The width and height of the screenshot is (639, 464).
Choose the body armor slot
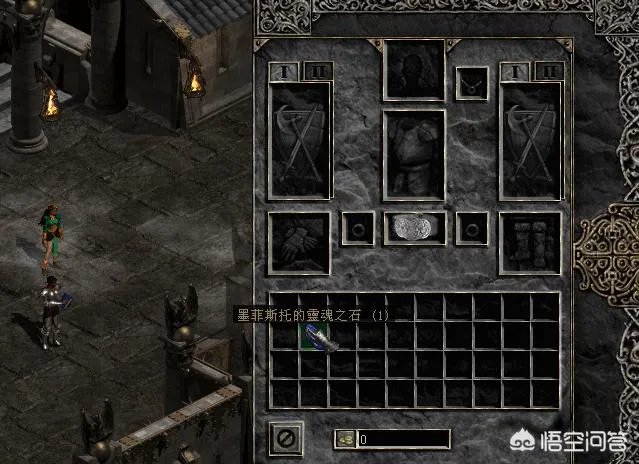[x=414, y=153]
